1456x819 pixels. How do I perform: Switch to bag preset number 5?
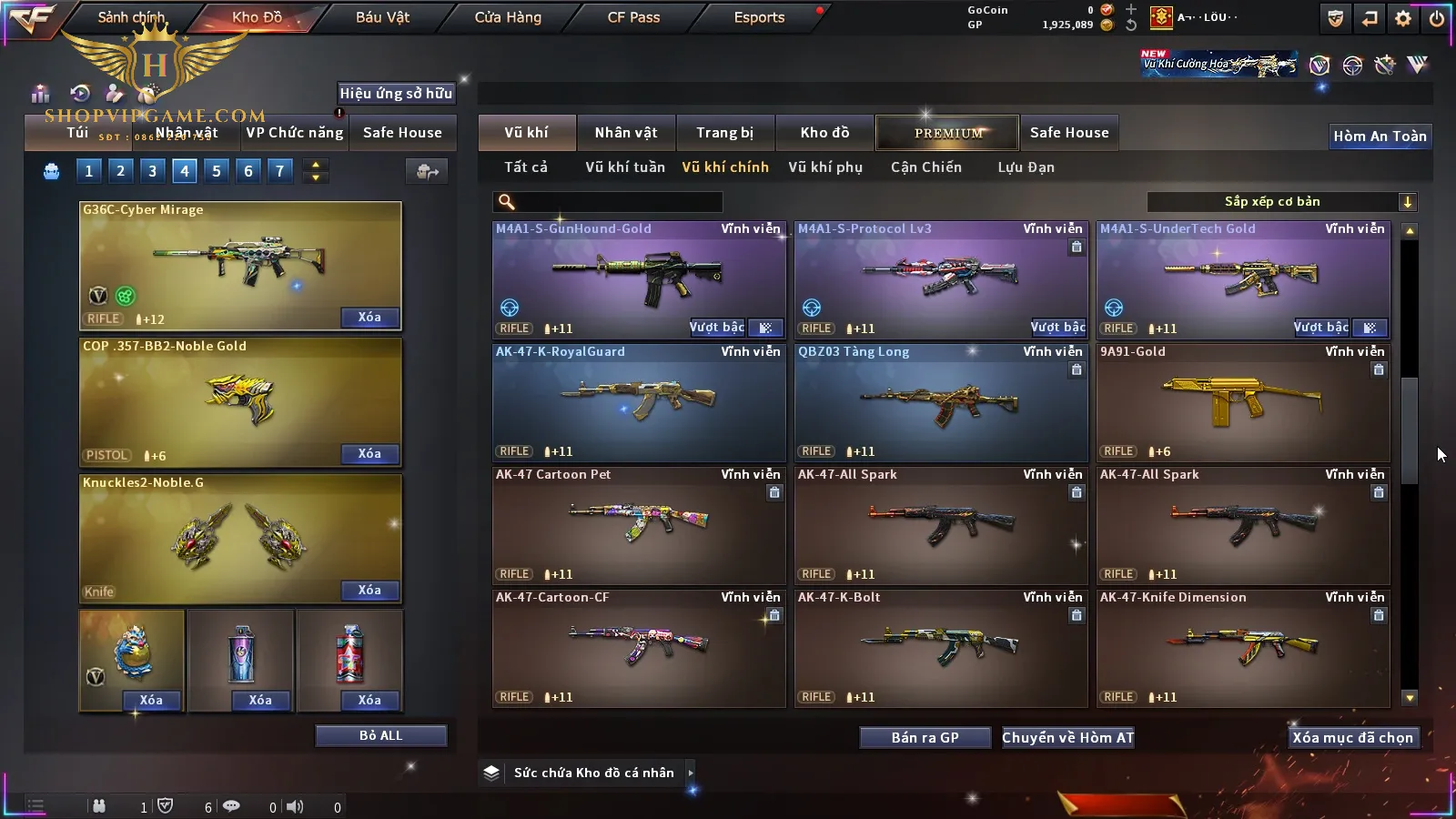coord(217,171)
